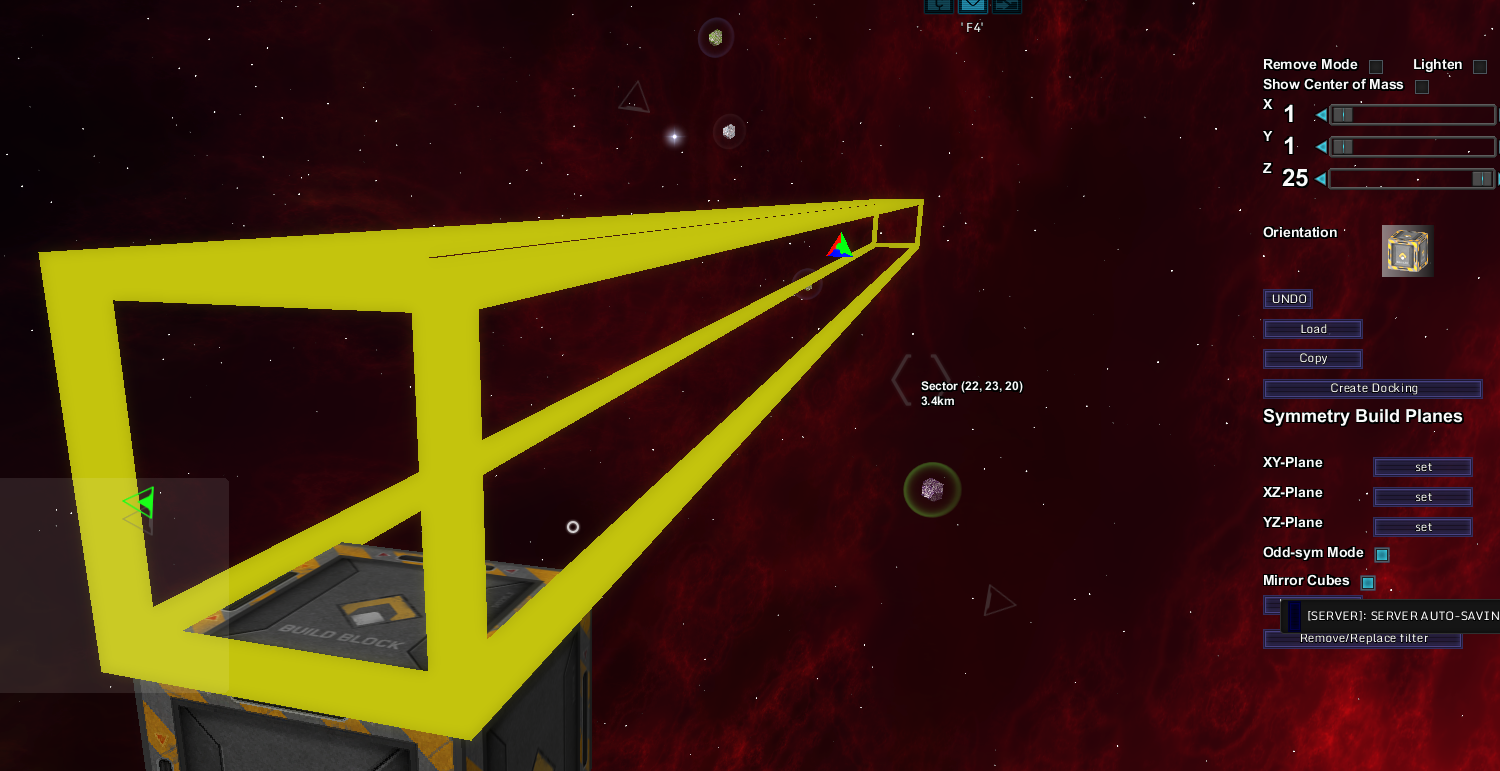1500x771 pixels.
Task: Choose Create Docking
Action: click(1373, 388)
